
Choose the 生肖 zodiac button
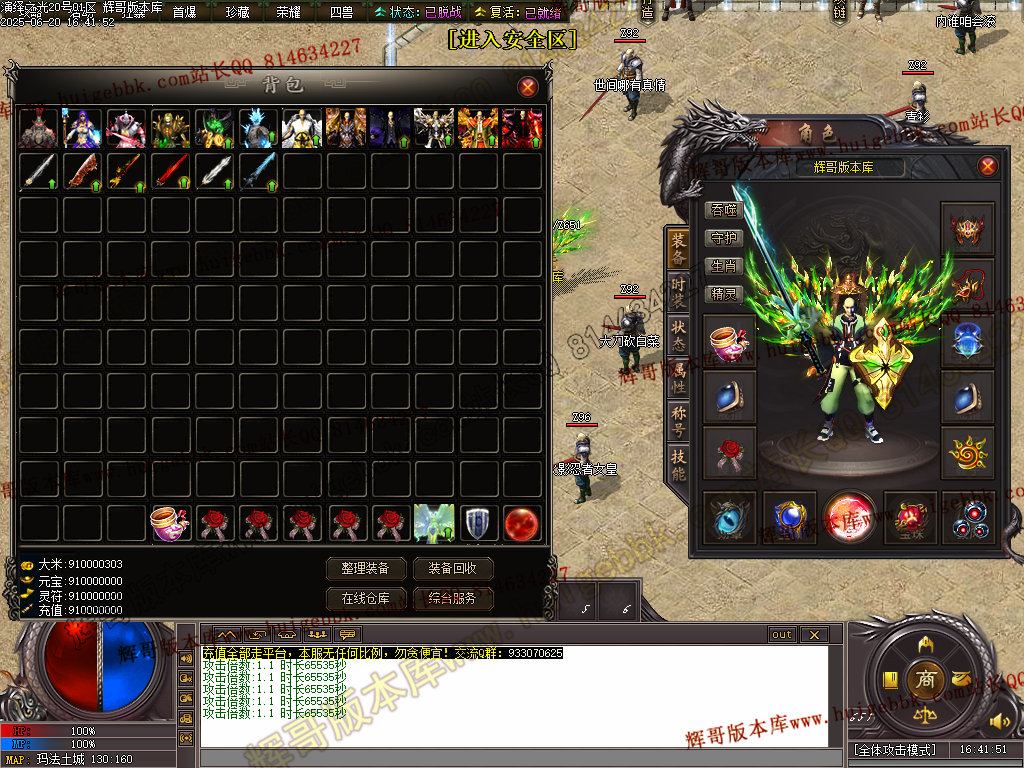[723, 266]
